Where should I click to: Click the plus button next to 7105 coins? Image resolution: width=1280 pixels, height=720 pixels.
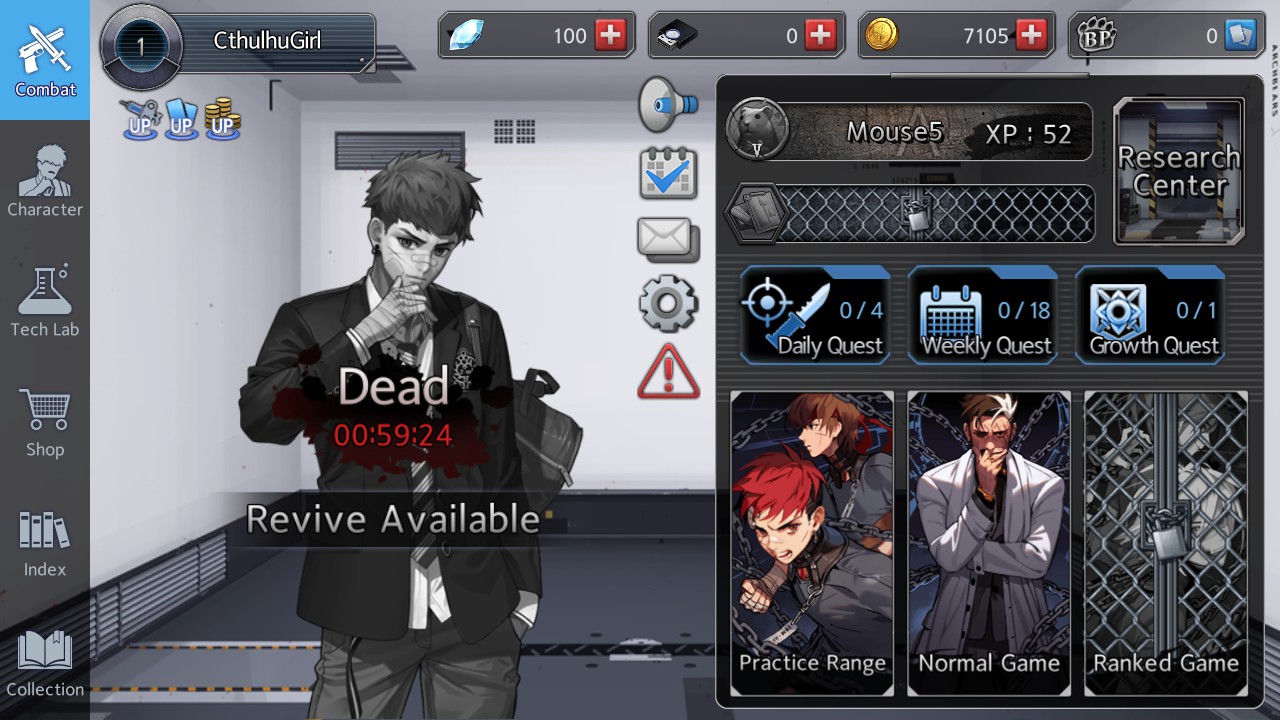click(x=1029, y=35)
